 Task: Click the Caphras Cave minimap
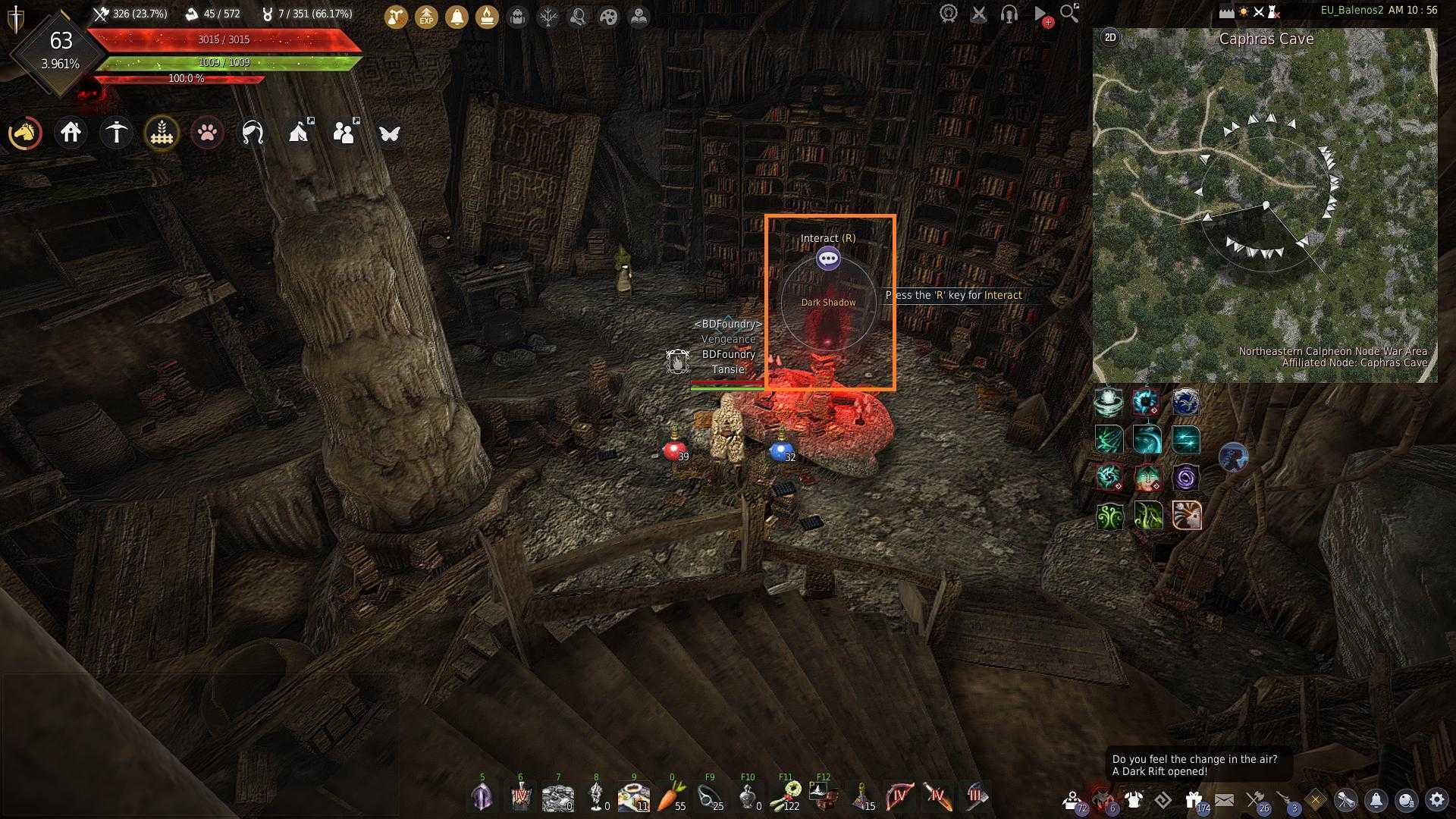[x=1265, y=205]
